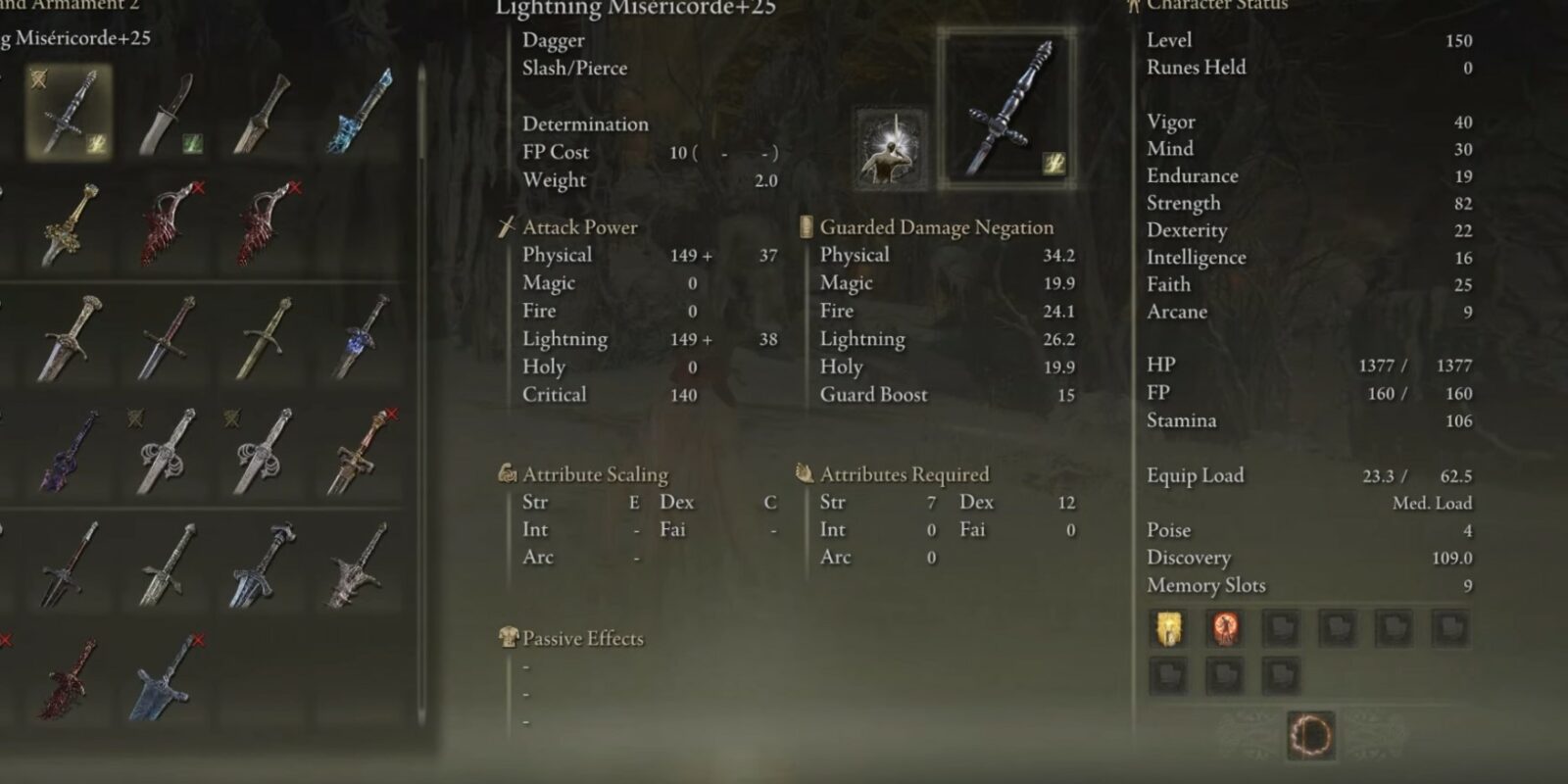
Task: Select the golden incantation memory slot
Action: pos(1168,628)
